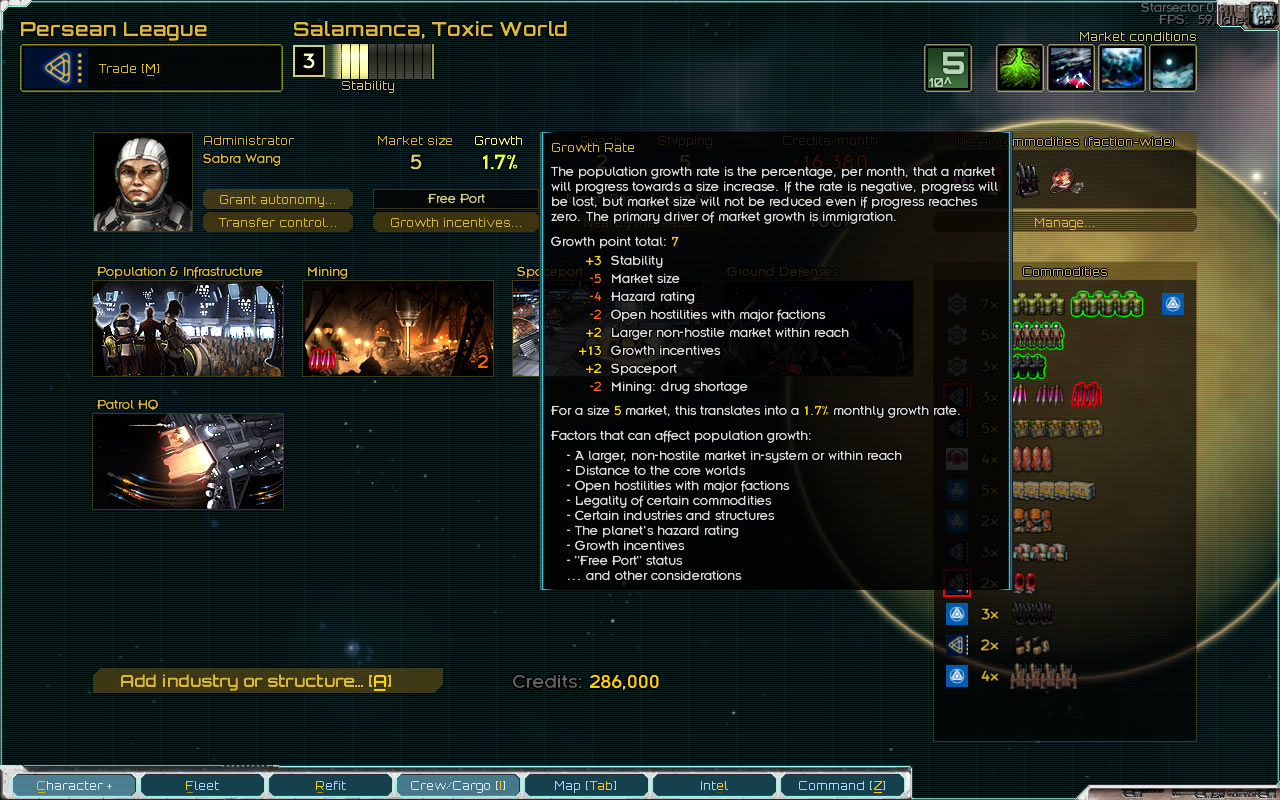Image resolution: width=1280 pixels, height=800 pixels.
Task: Click the Patrol HQ structure image
Action: coord(187,463)
